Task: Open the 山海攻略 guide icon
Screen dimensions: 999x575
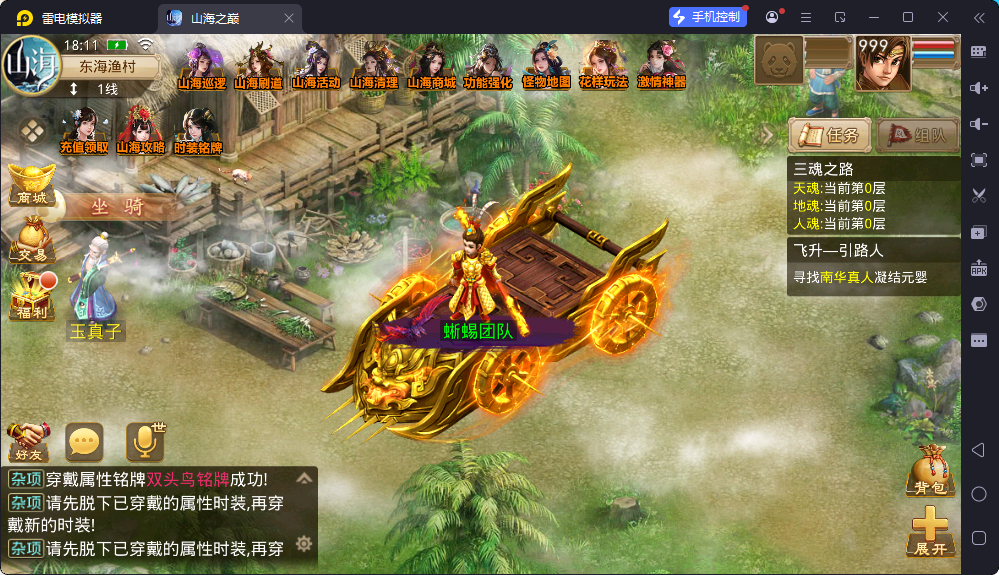Action: (x=141, y=132)
